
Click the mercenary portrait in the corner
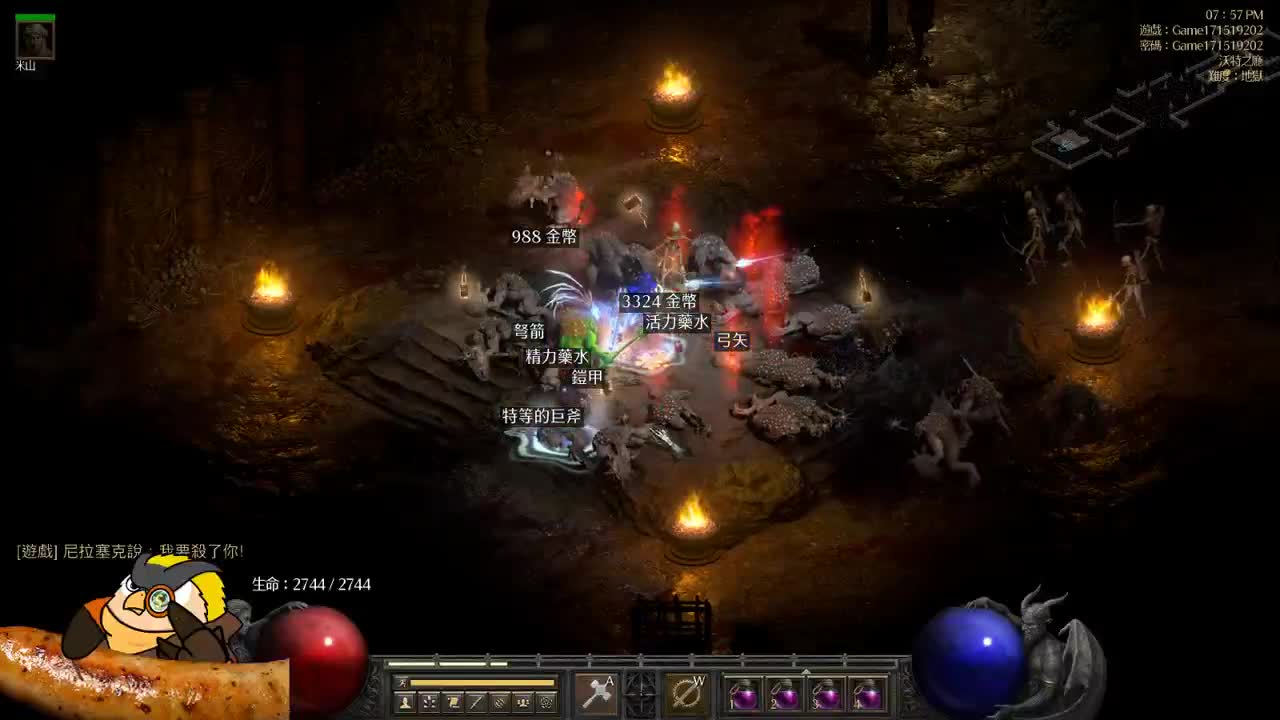point(35,39)
